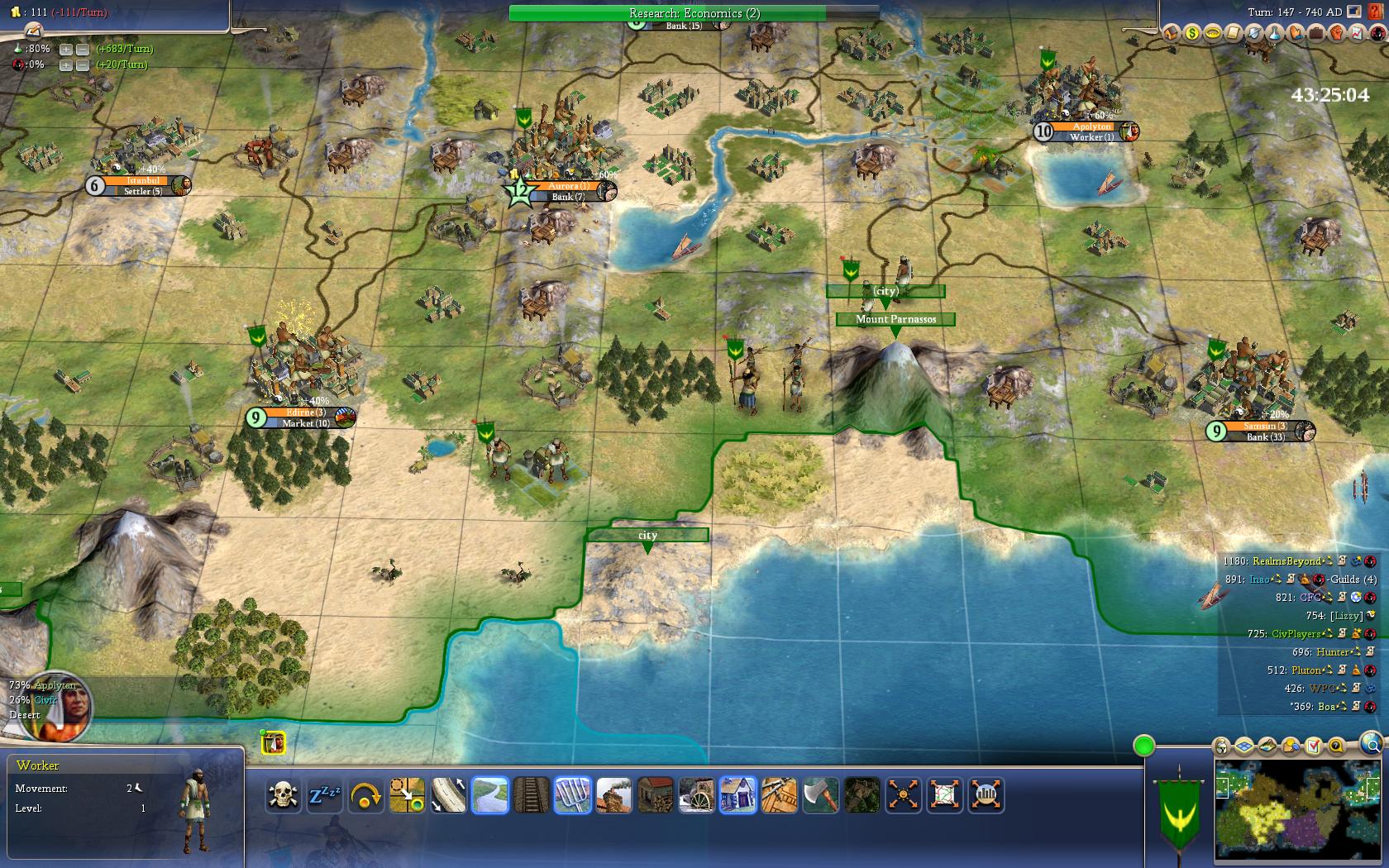Open the info screen graph icon
Screen dimensions: 1389x868
[x=1357, y=33]
